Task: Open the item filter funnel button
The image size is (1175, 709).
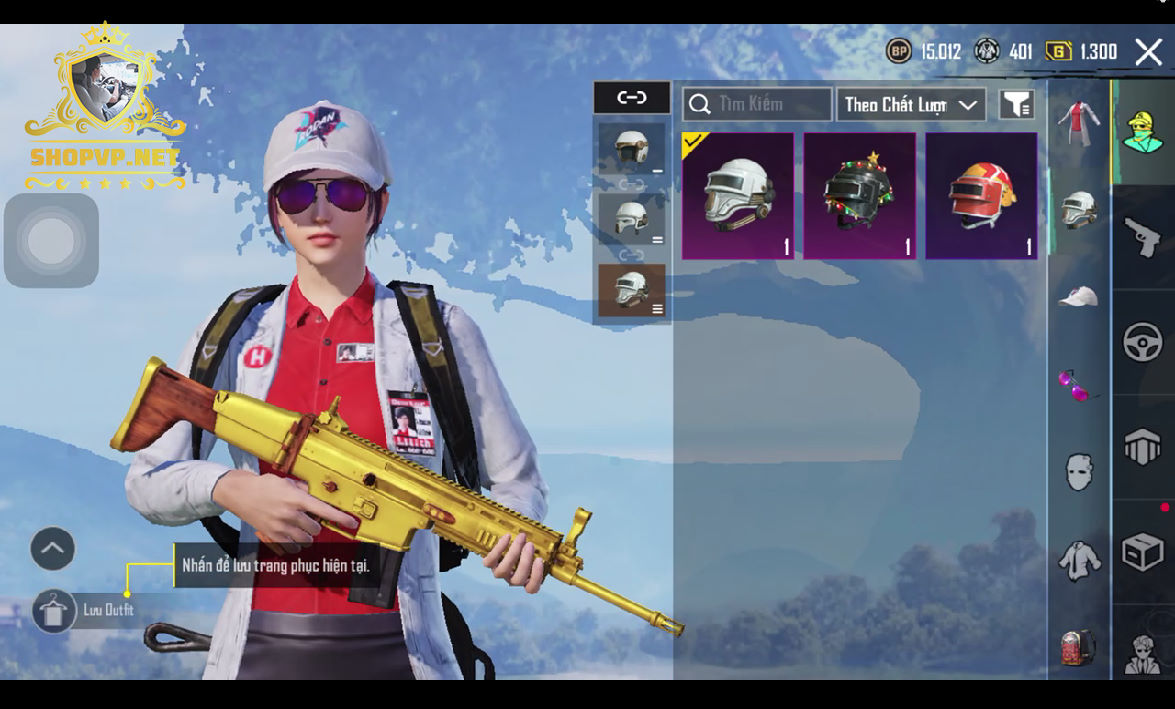Action: pyautogui.click(x=1016, y=104)
